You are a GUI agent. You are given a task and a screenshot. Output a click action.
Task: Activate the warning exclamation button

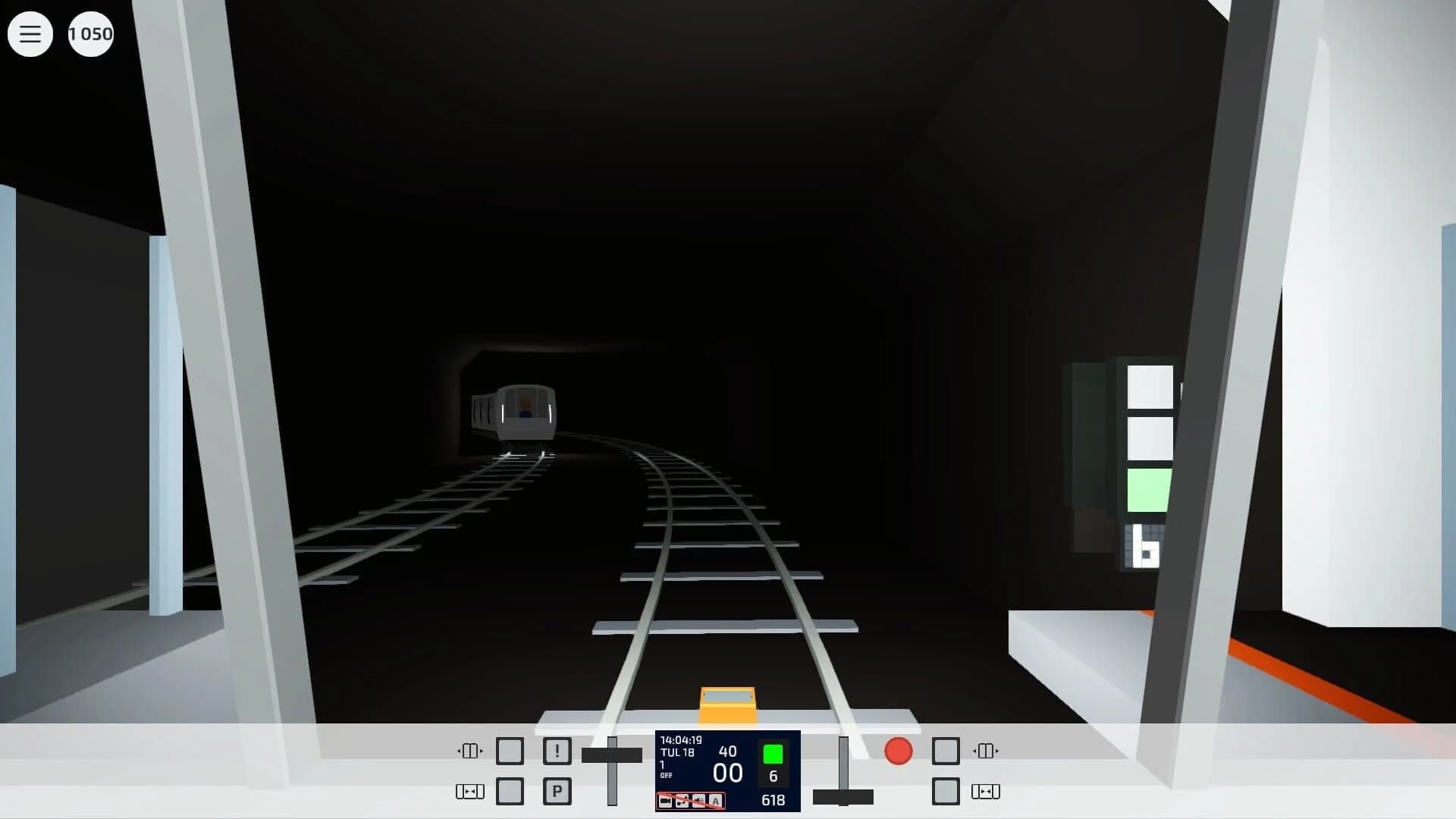click(x=557, y=750)
